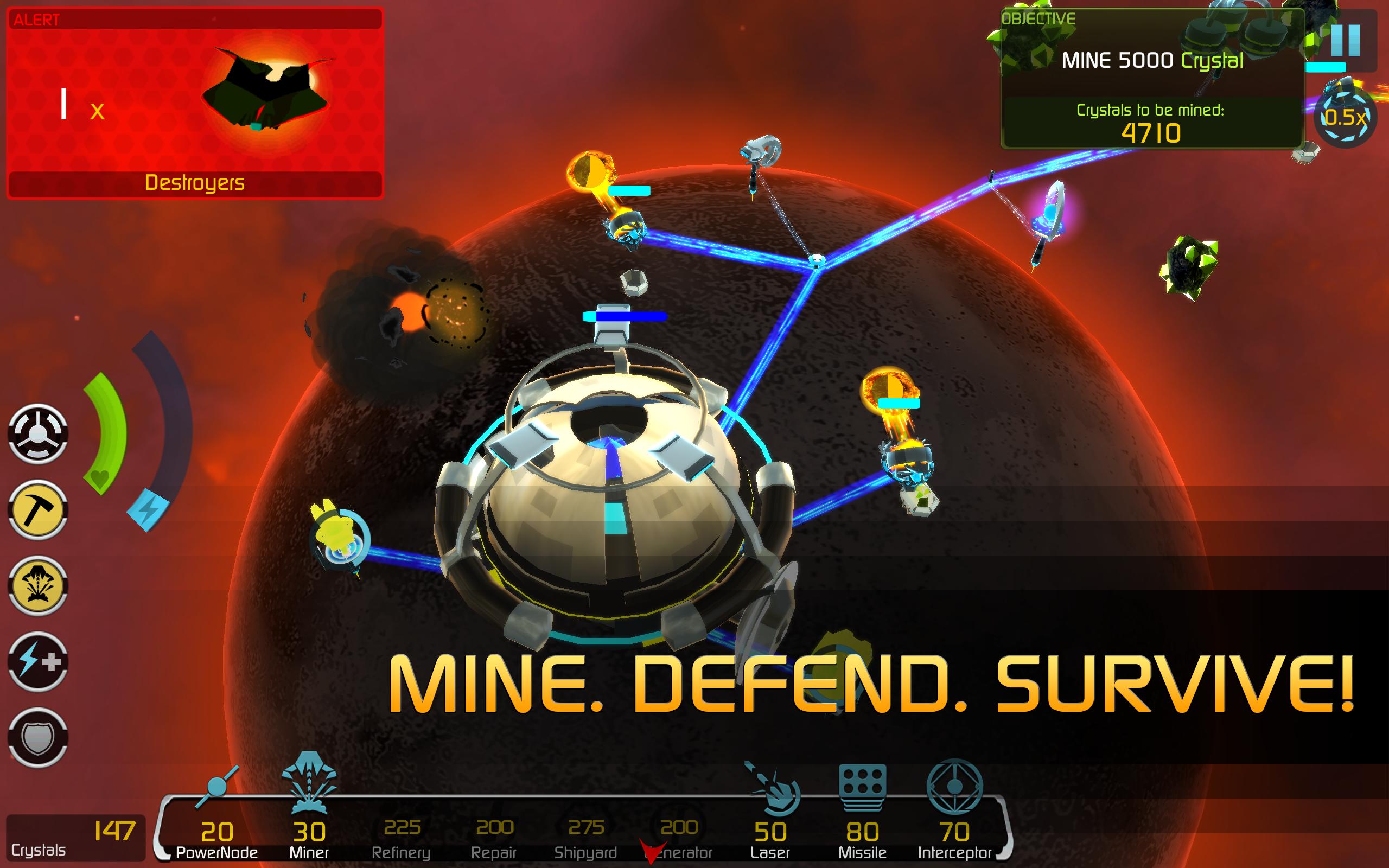Select the Miner build icon
Screen dimensions: 1389x868
[x=309, y=827]
